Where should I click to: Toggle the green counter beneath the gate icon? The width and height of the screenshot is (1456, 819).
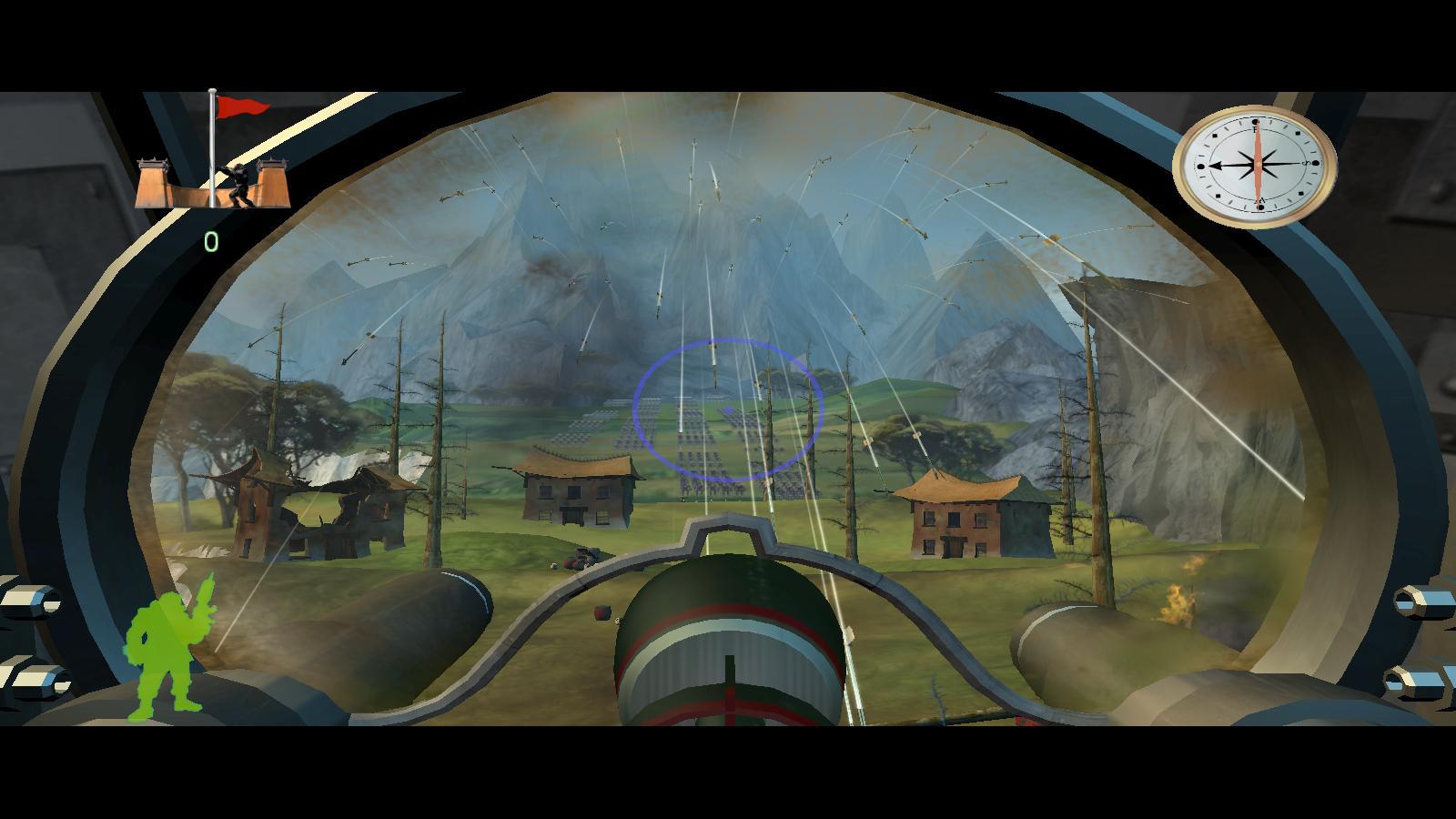212,240
